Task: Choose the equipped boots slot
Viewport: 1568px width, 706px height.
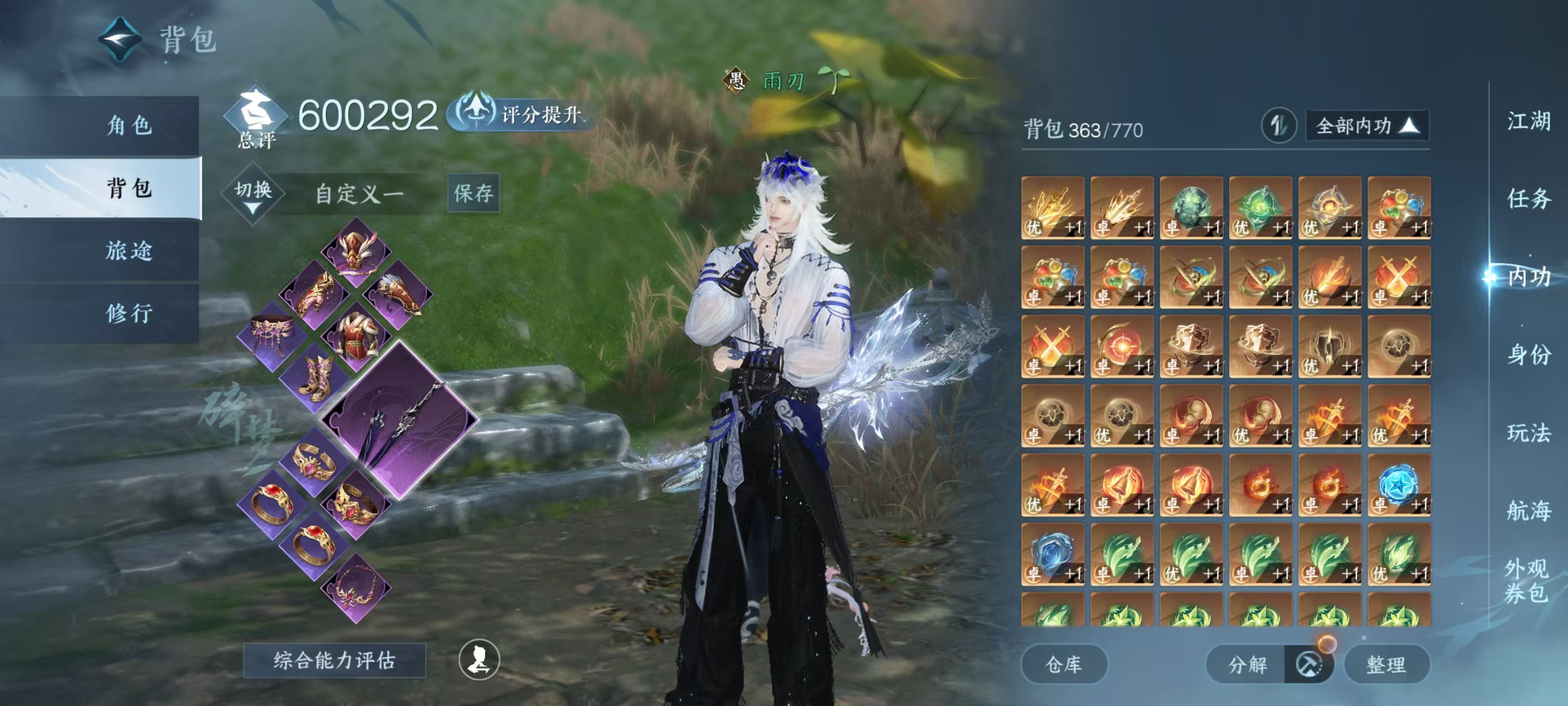Action: 315,376
